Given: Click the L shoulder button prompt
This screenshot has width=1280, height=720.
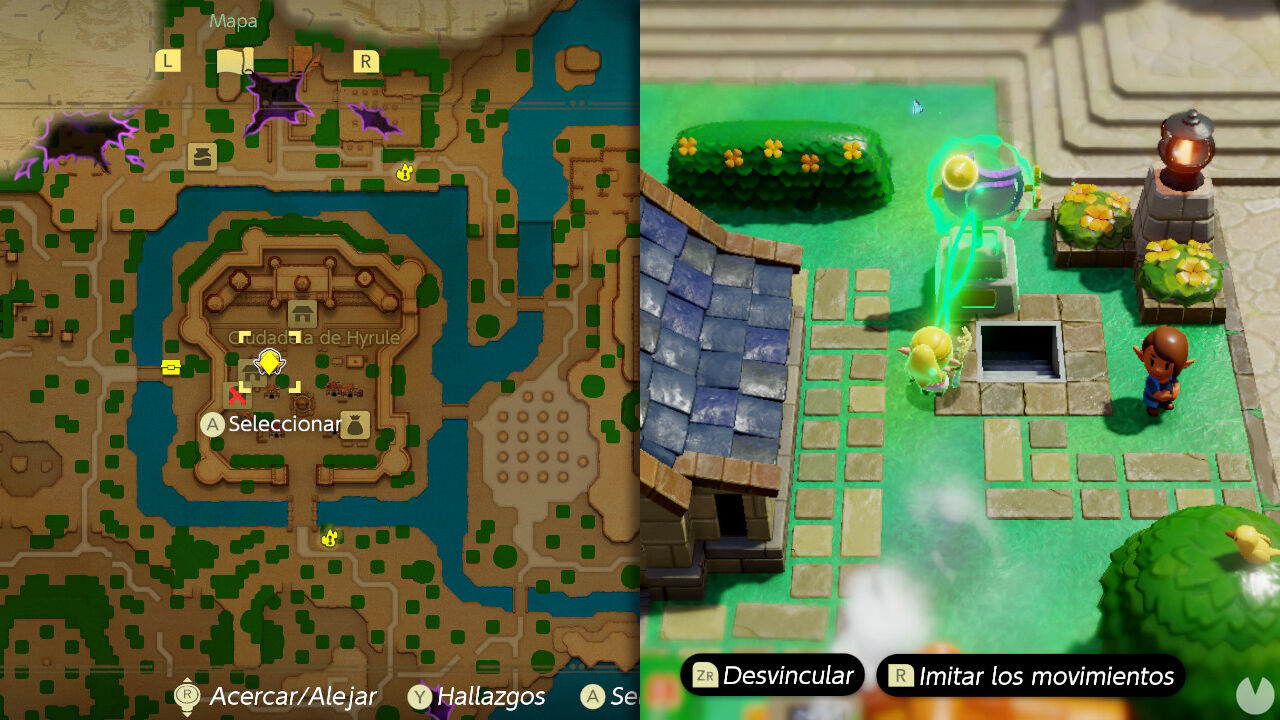Looking at the screenshot, I should pos(167,62).
